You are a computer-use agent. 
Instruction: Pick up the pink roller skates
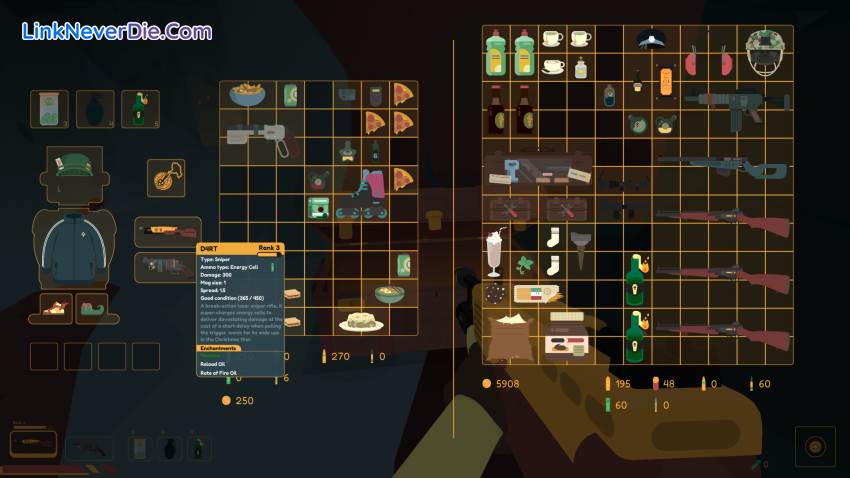pyautogui.click(x=360, y=193)
